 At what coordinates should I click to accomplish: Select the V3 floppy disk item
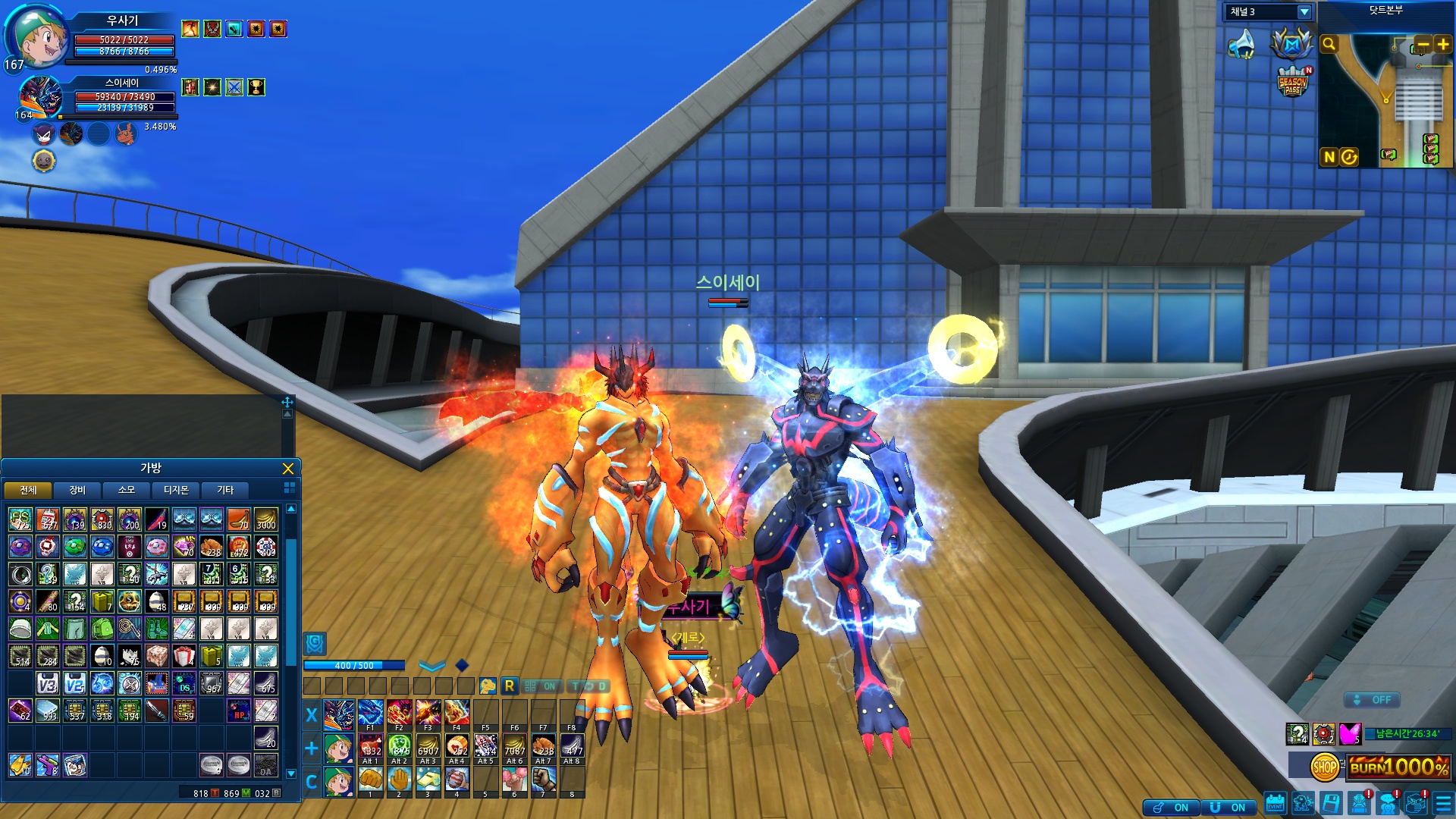[47, 684]
